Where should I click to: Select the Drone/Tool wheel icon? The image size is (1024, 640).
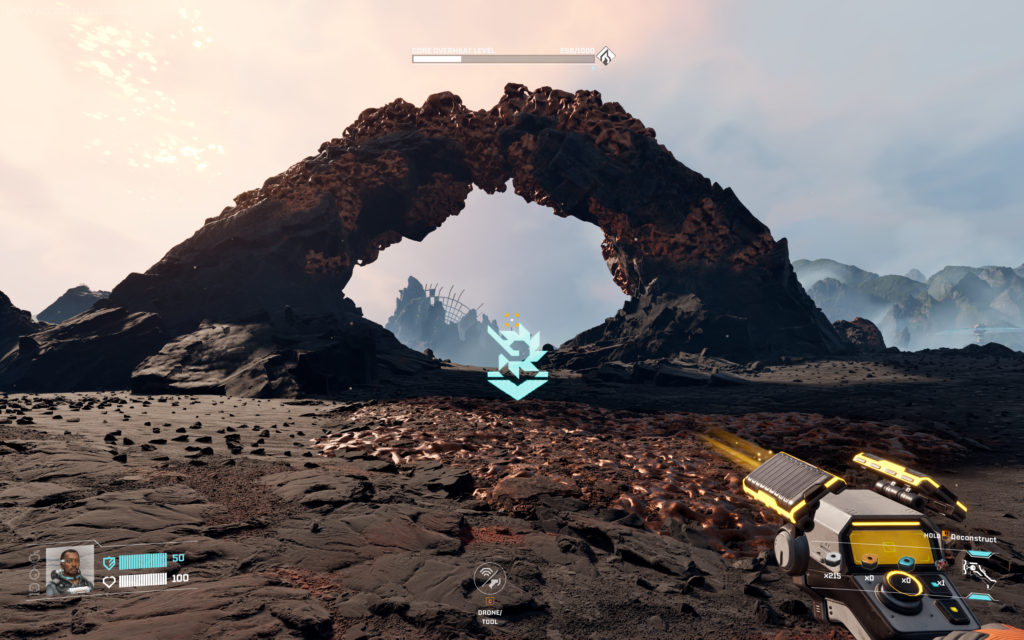point(489,578)
